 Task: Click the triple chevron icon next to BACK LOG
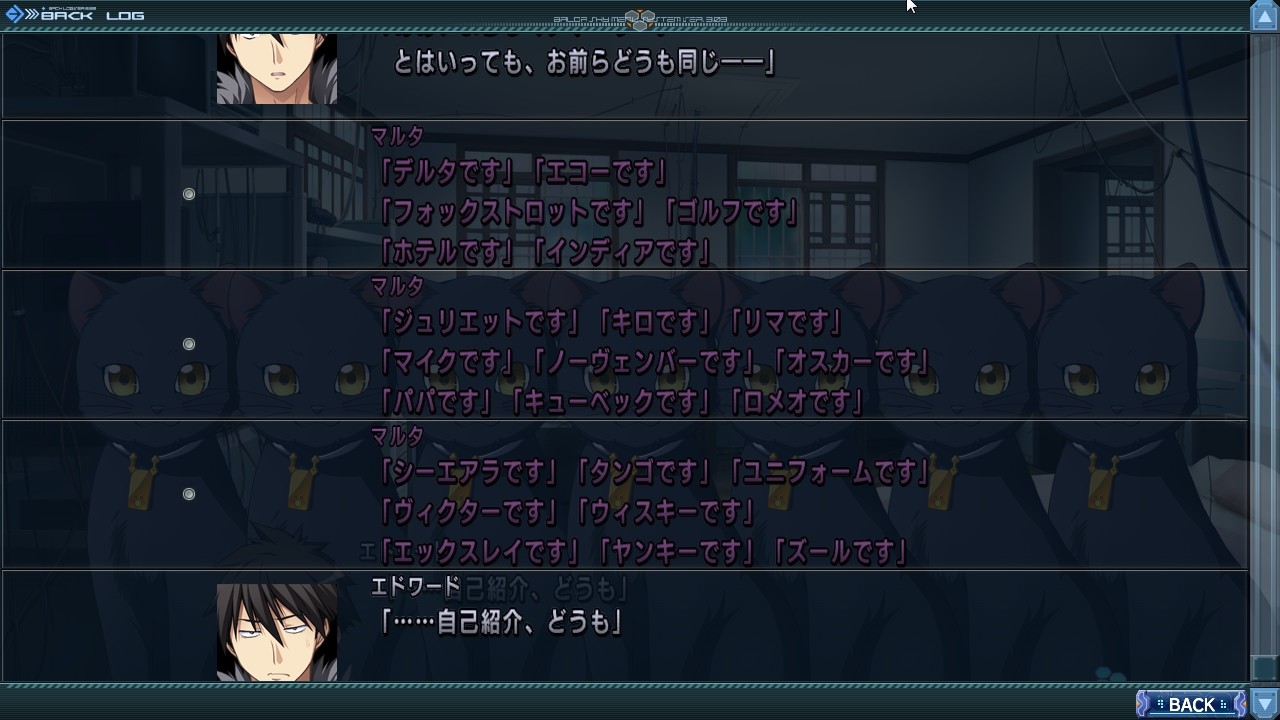point(30,15)
